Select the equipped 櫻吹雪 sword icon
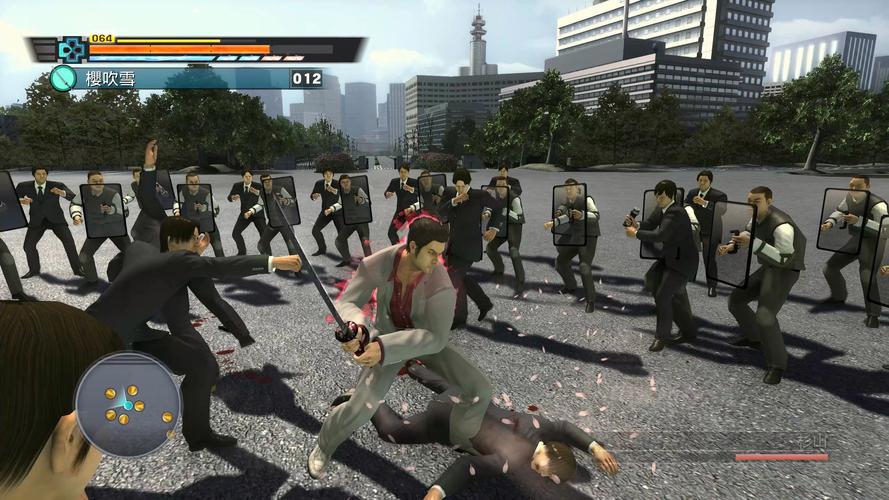Viewport: 889px width, 500px height. (63, 78)
